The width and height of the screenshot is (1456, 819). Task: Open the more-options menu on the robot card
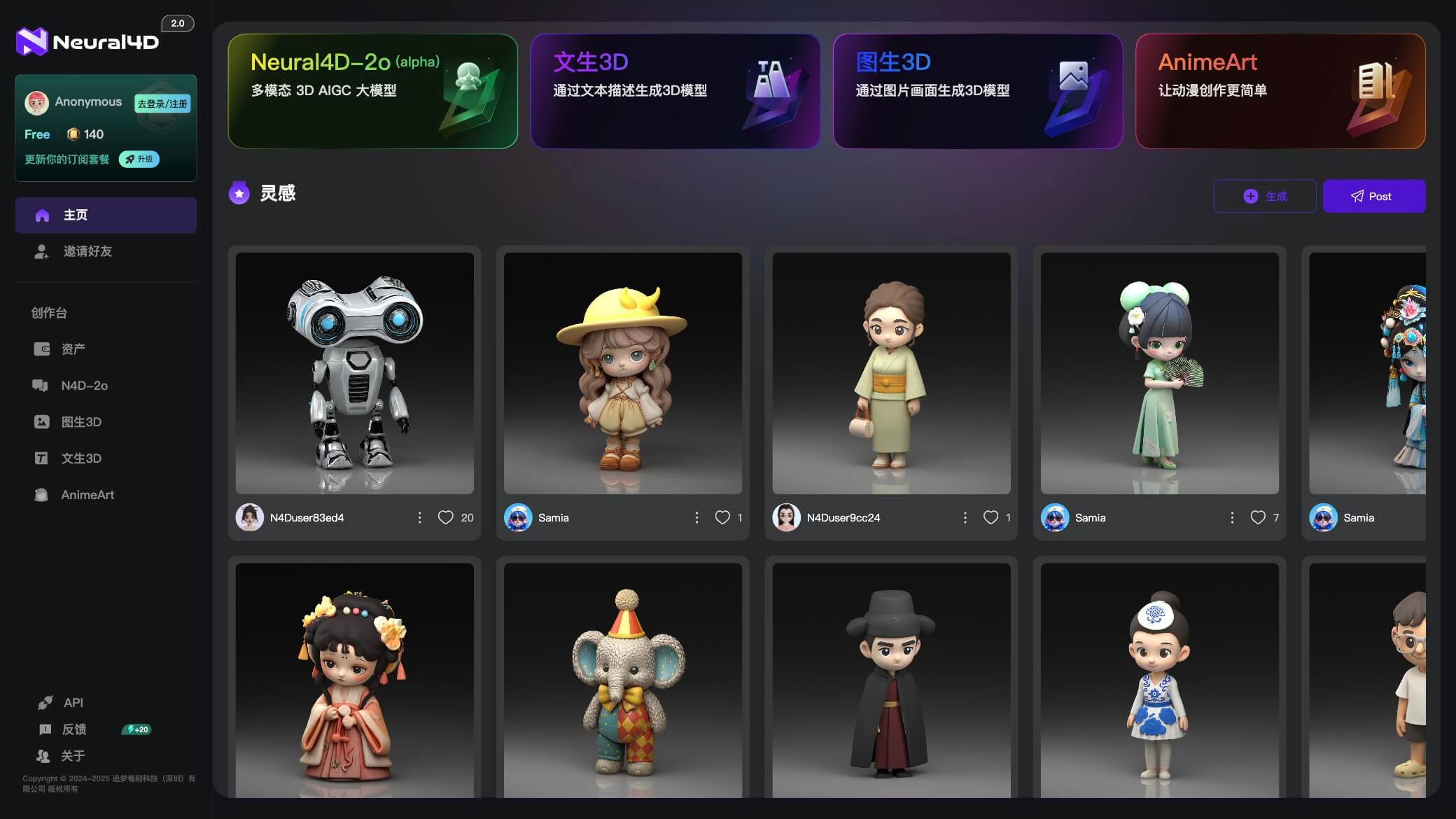coord(420,517)
